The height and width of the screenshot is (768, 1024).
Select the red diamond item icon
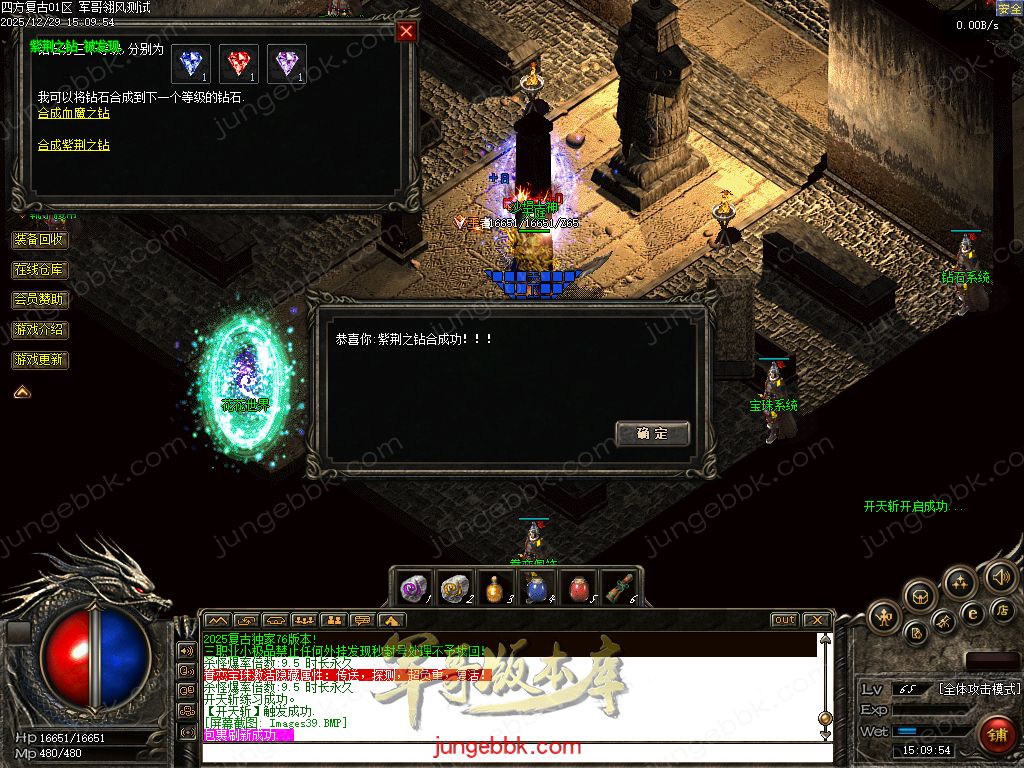pyautogui.click(x=238, y=63)
